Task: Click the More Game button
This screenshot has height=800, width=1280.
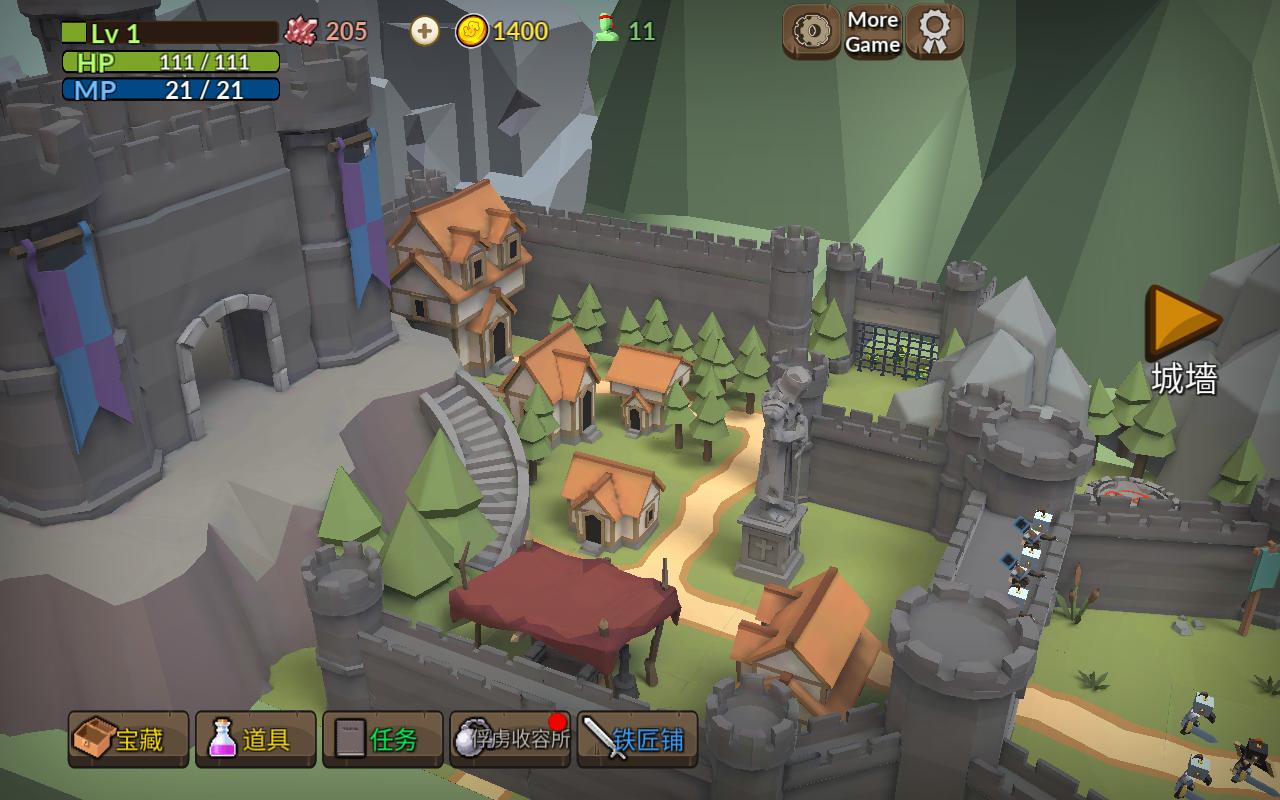Action: [x=872, y=32]
